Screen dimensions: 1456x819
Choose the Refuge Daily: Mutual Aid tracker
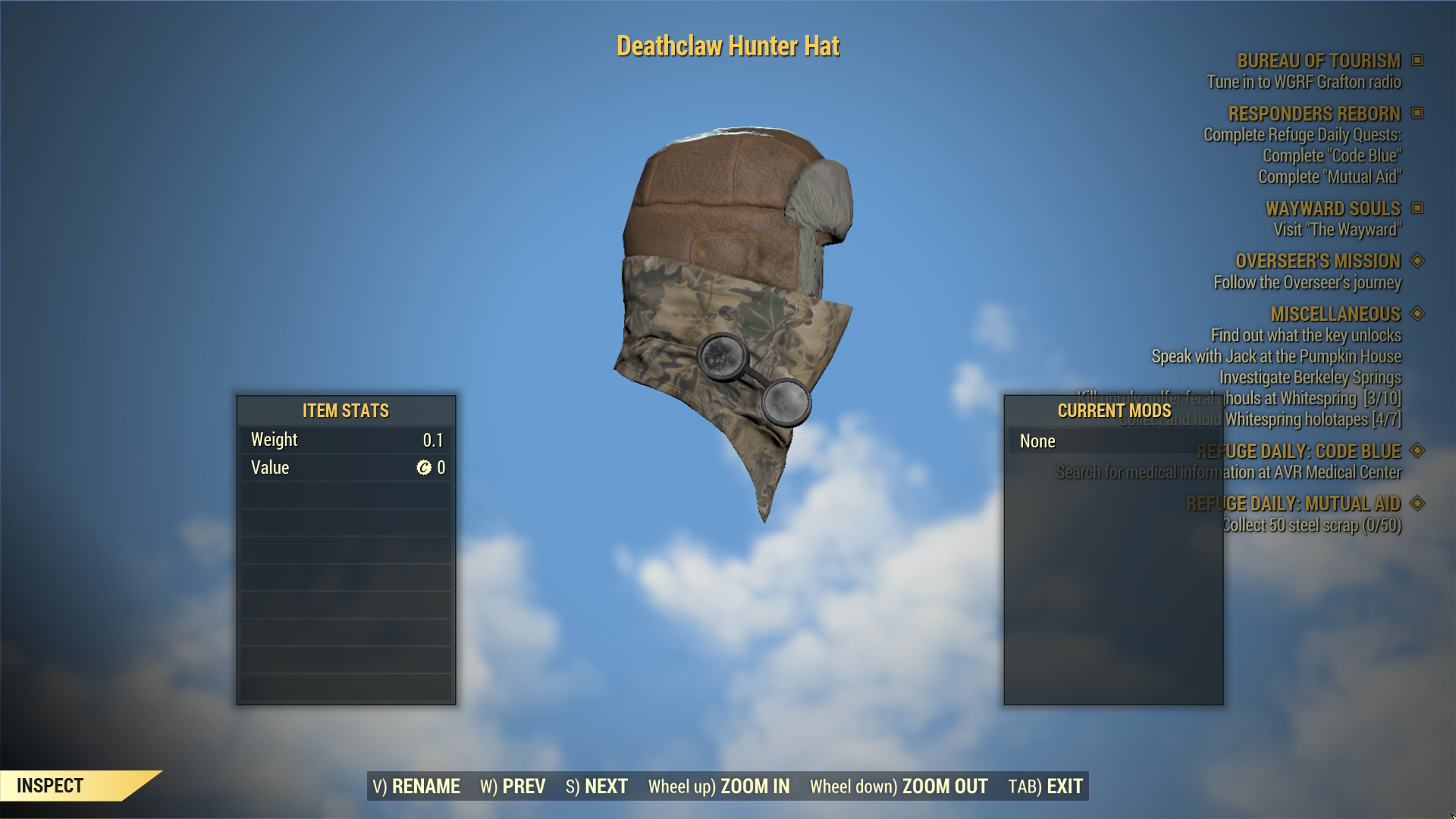[1292, 504]
